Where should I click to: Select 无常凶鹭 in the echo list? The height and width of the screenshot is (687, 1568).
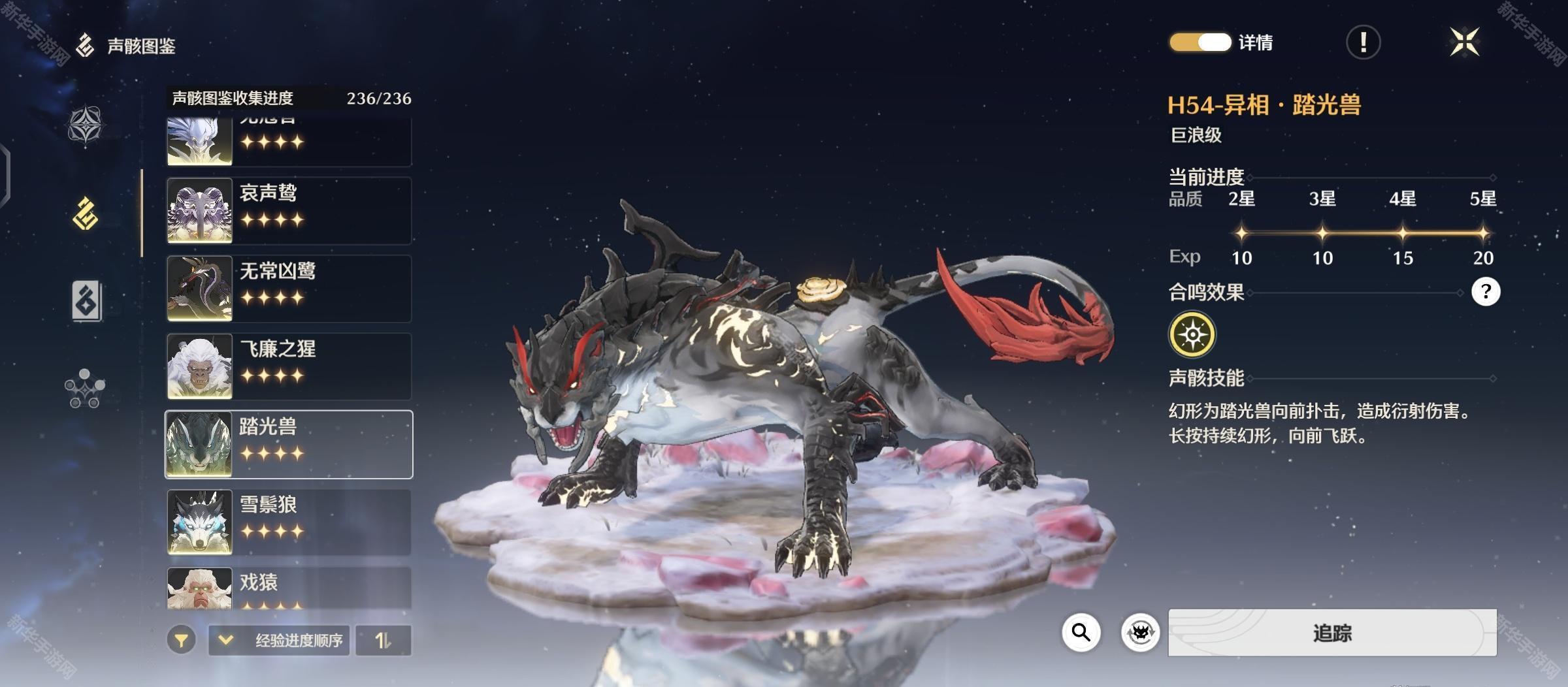coord(289,288)
